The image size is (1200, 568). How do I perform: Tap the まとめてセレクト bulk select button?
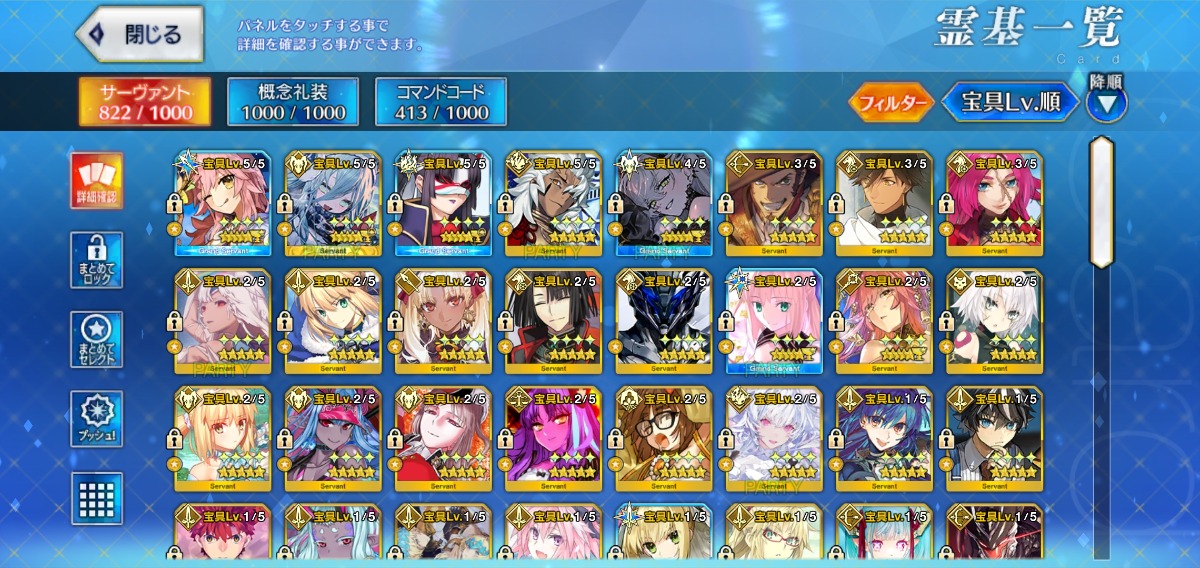click(x=97, y=340)
